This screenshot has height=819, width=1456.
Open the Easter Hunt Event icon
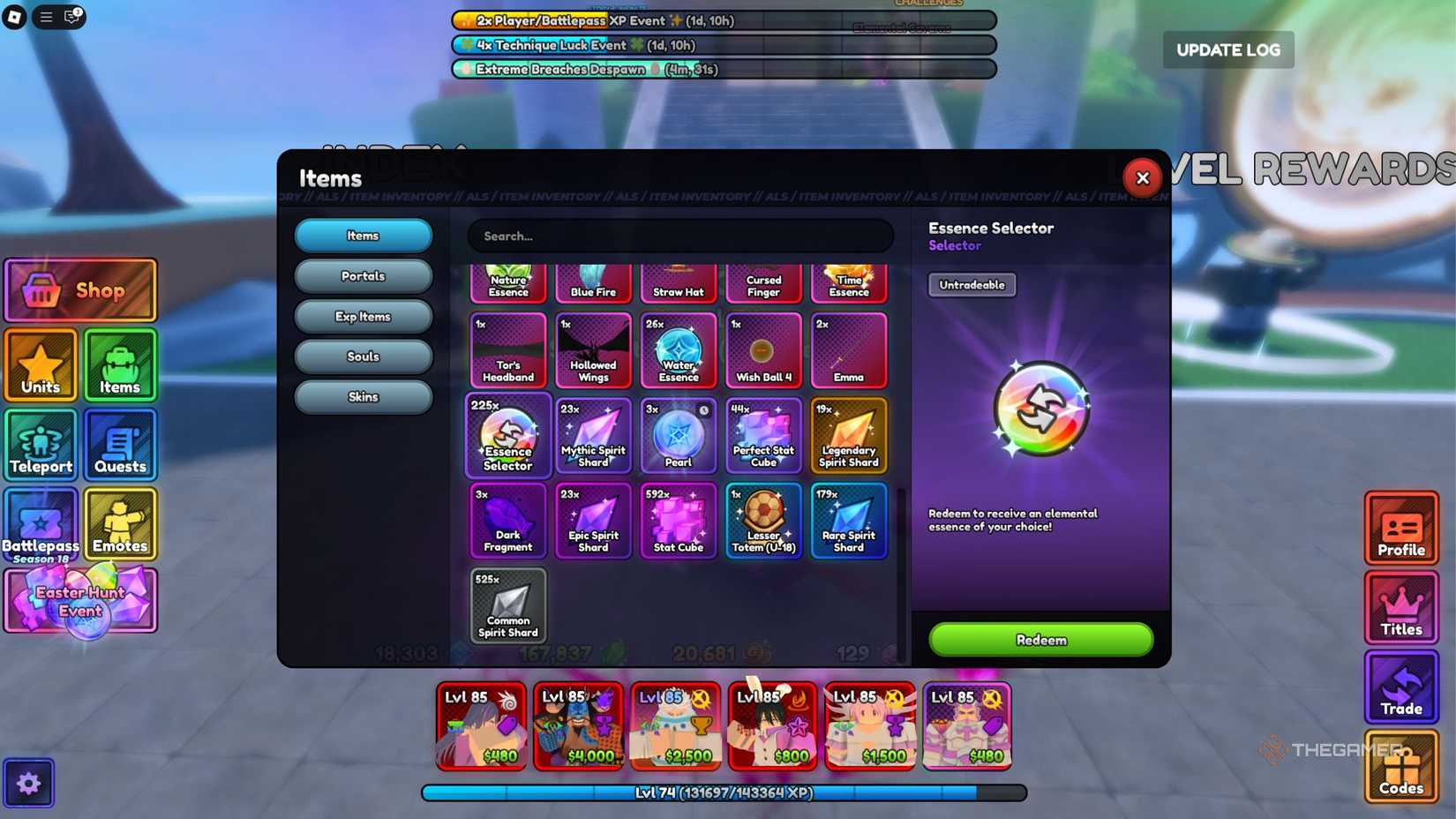coord(80,601)
